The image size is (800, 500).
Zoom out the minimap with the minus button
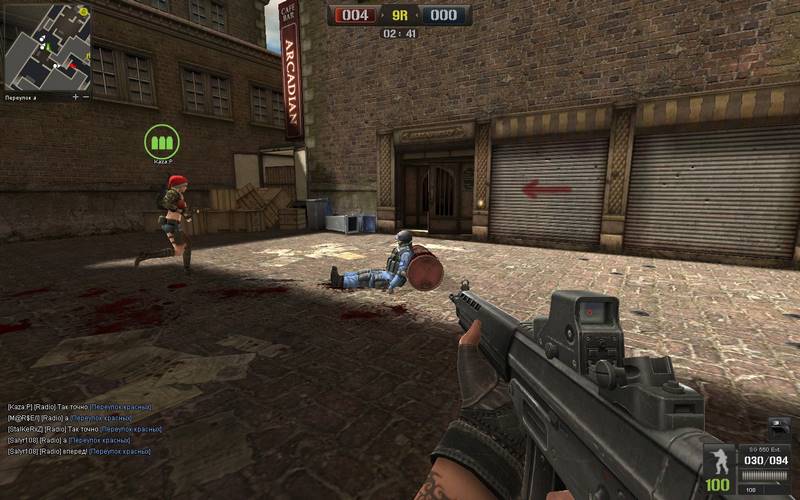tap(87, 97)
